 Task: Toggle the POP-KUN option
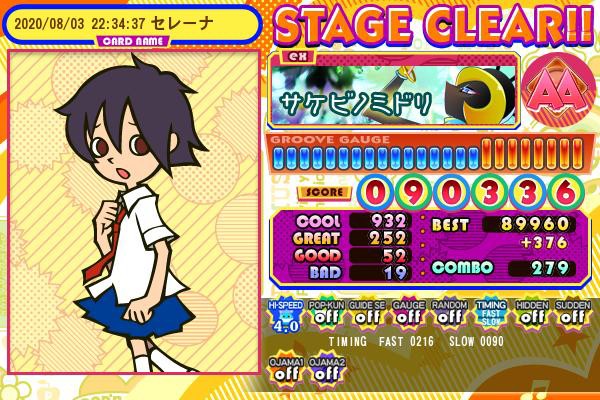[324, 313]
